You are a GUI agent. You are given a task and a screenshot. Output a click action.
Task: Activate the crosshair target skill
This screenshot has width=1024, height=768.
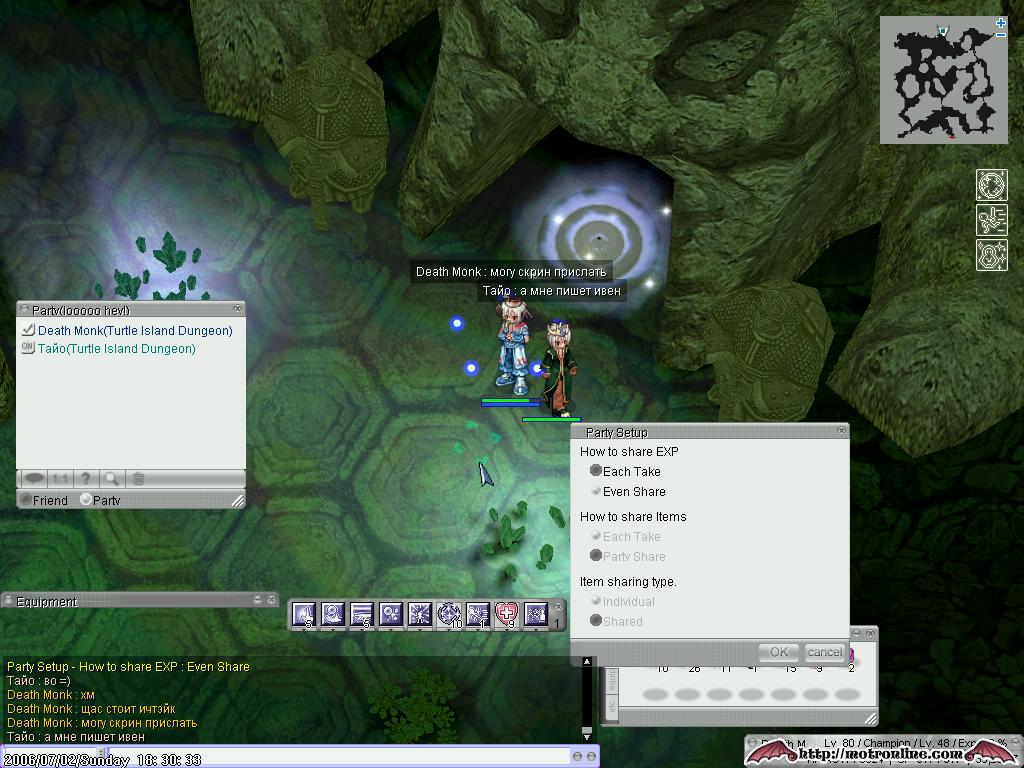(x=449, y=614)
